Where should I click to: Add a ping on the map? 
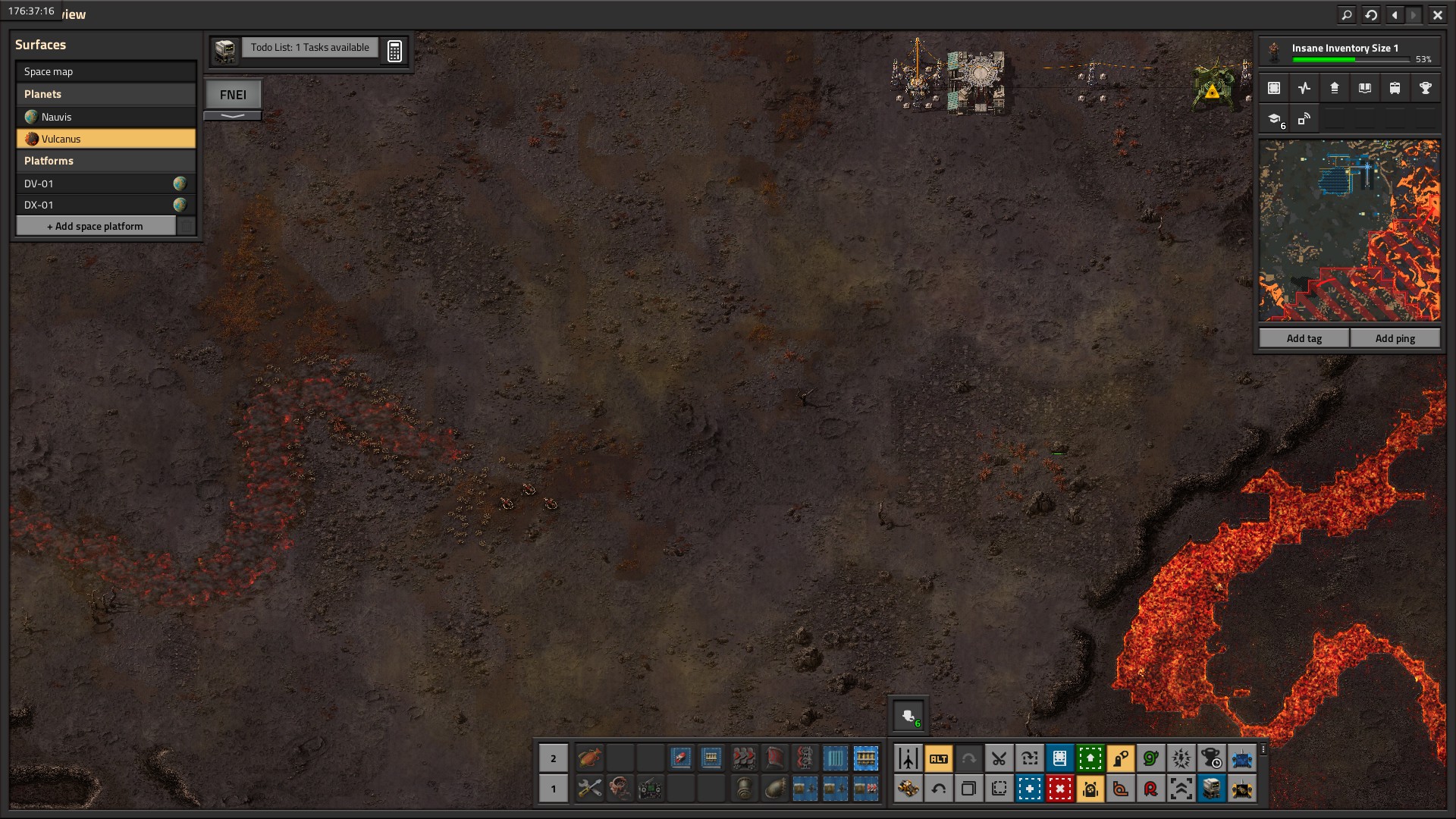point(1395,338)
